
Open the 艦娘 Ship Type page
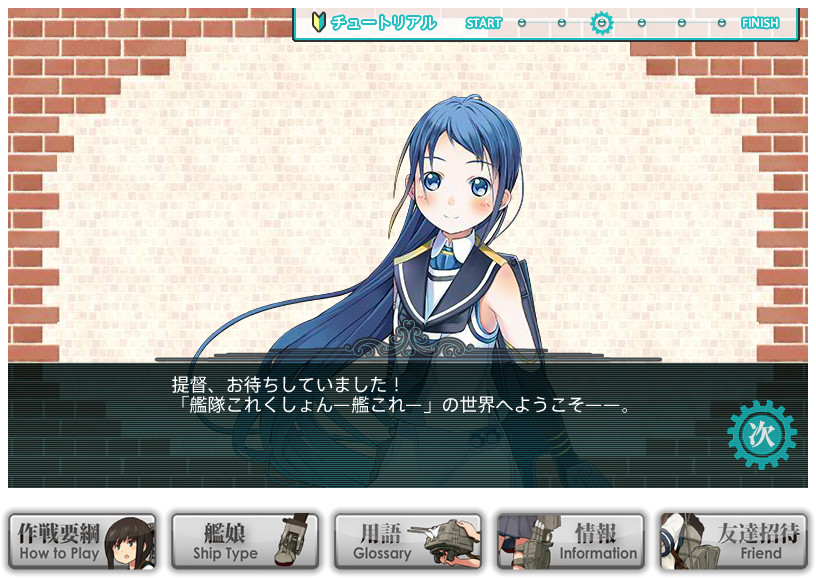245,541
